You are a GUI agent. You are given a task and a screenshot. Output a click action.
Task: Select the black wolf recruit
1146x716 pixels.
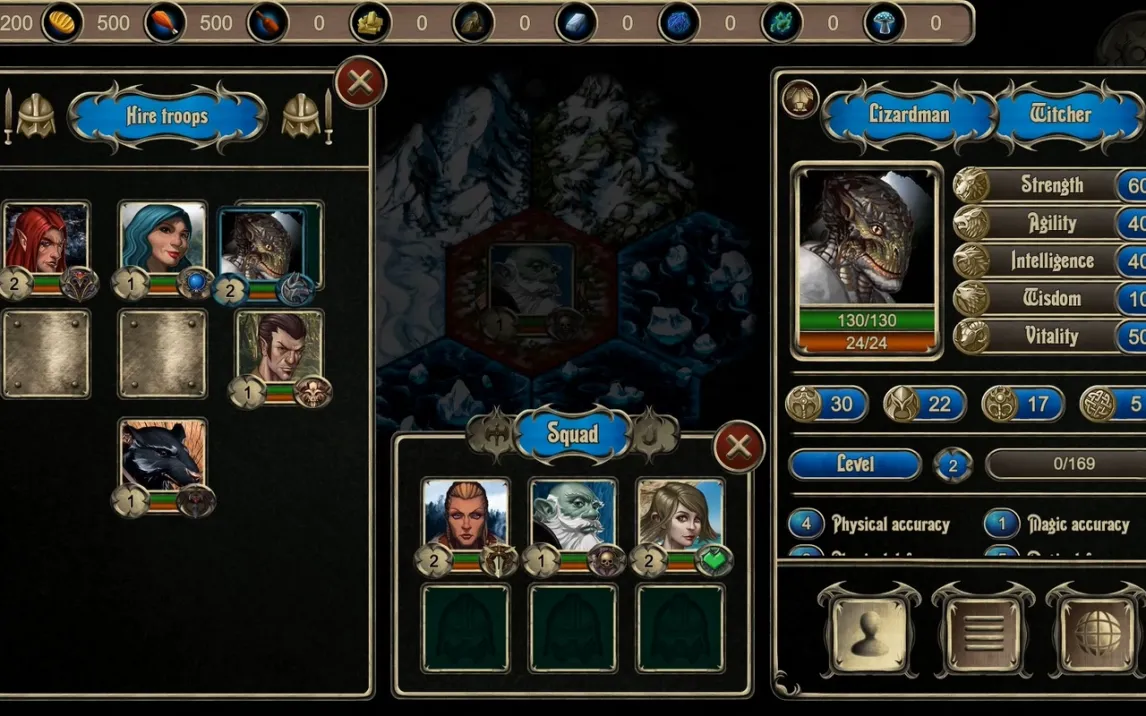click(x=162, y=457)
